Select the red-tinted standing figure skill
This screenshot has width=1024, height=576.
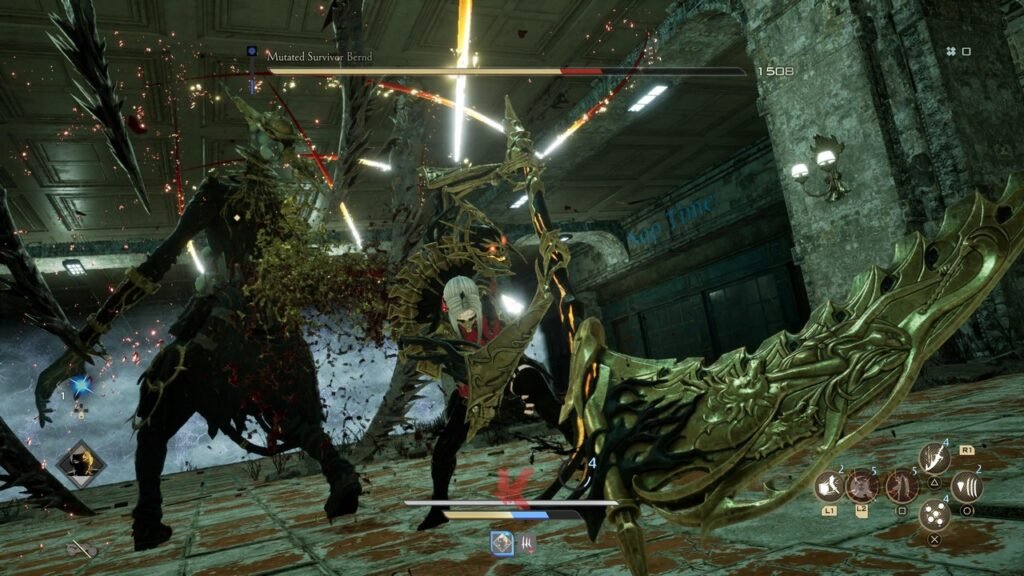click(901, 487)
